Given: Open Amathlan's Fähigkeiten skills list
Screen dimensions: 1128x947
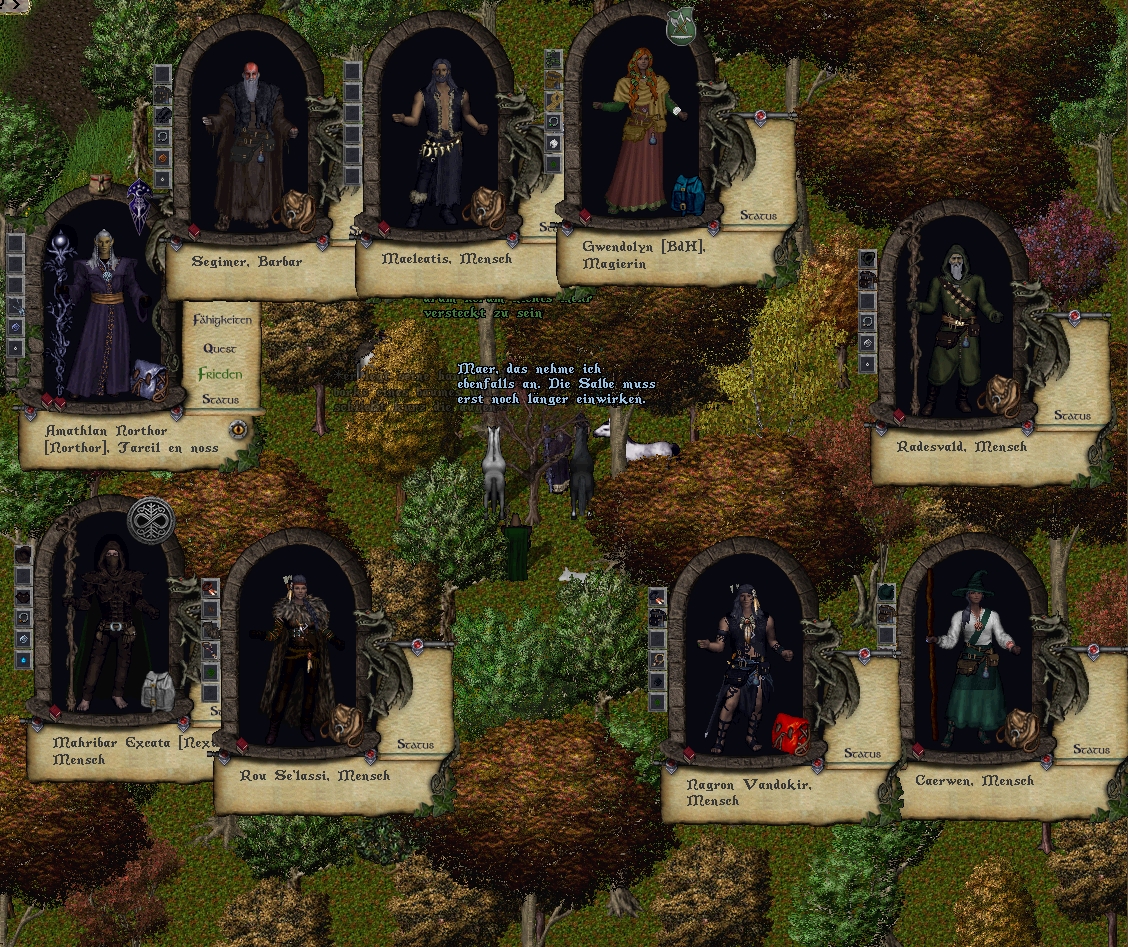Looking at the screenshot, I should (x=222, y=321).
